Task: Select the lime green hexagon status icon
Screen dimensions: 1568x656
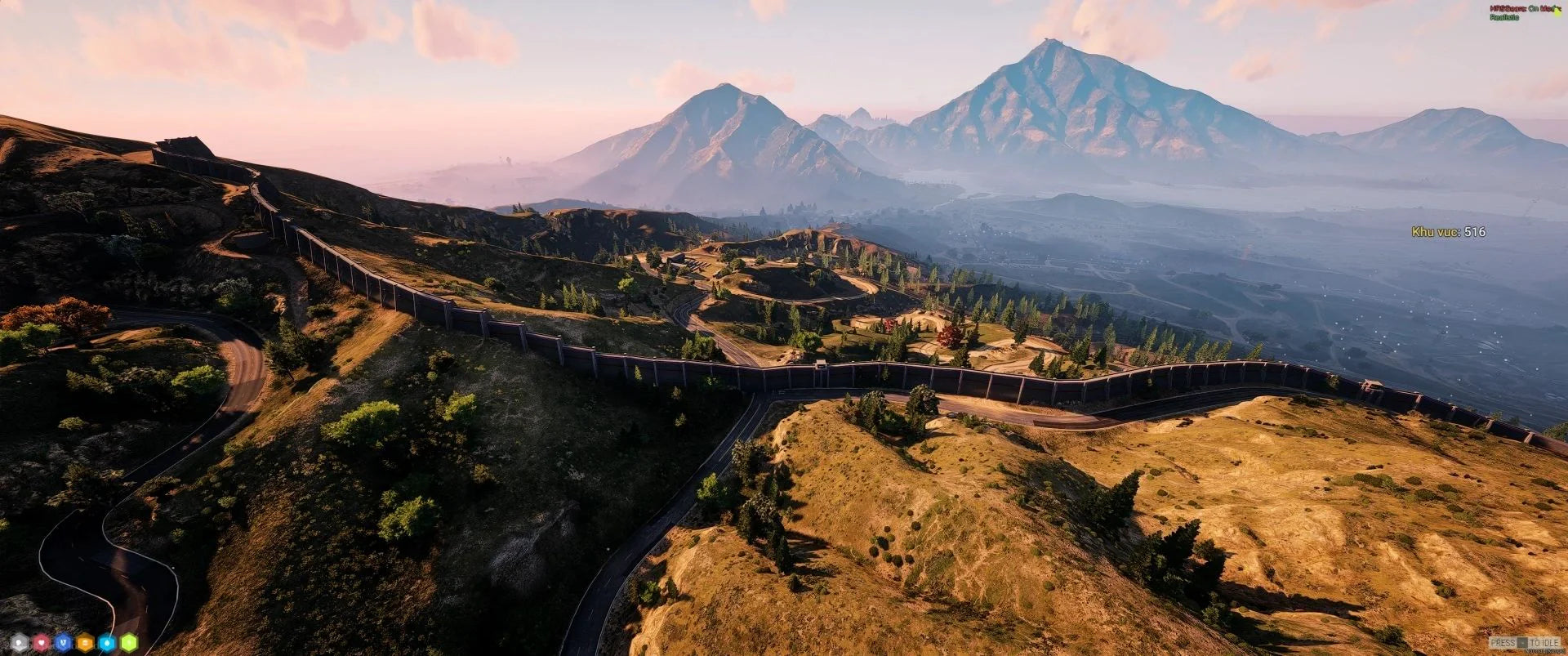Action: (x=129, y=642)
